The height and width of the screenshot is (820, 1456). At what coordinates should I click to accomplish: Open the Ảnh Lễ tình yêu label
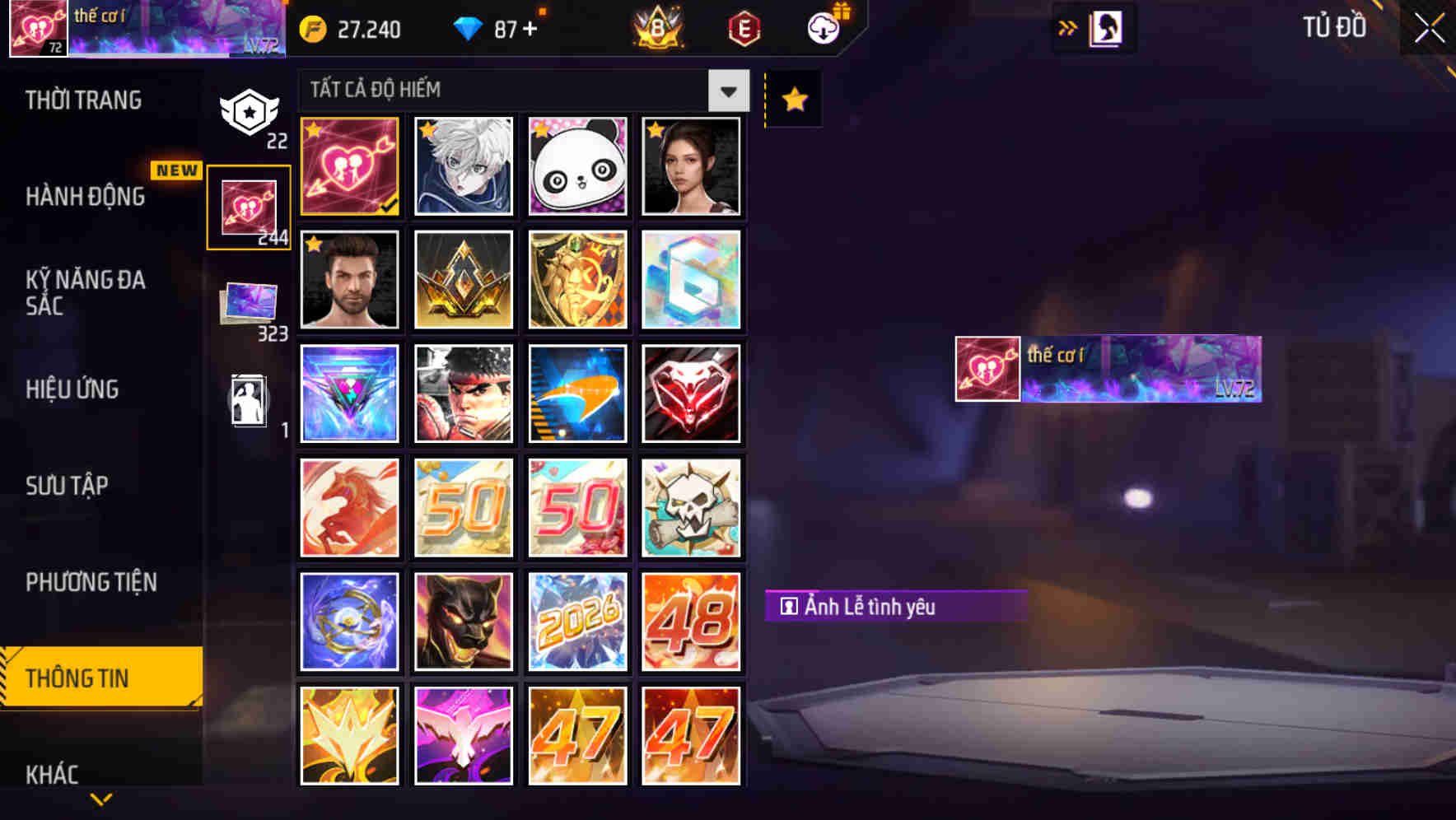pos(894,607)
